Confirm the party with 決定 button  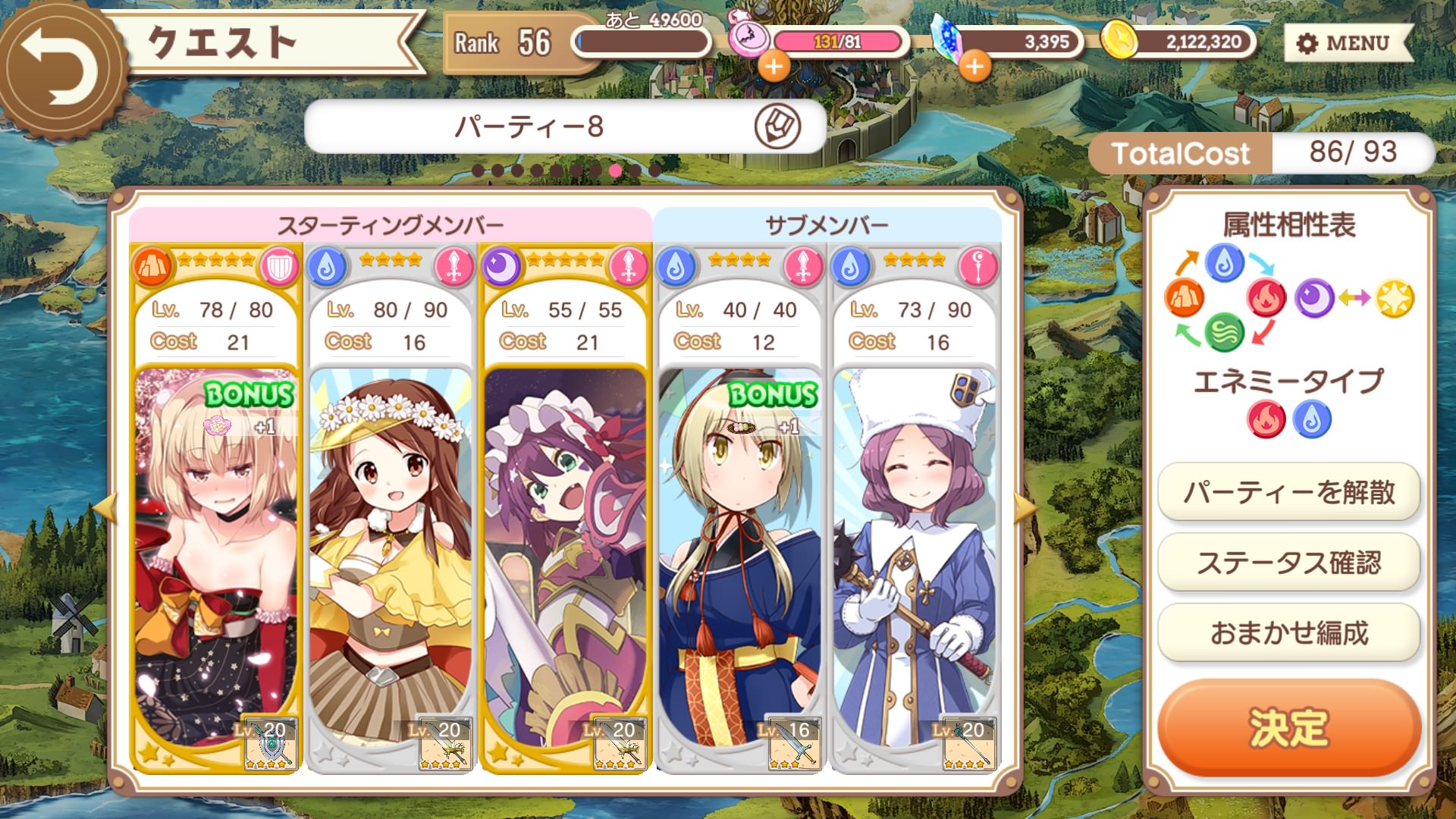1288,727
